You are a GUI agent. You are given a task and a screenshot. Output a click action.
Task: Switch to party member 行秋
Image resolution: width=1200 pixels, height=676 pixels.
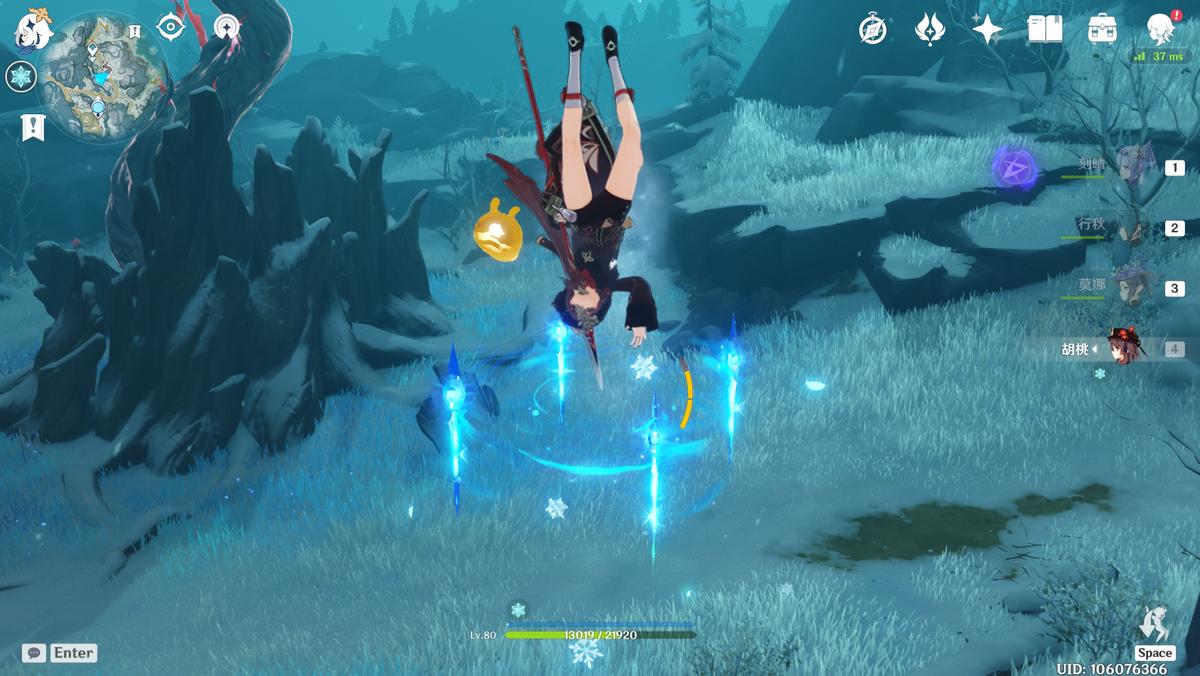pos(1133,227)
